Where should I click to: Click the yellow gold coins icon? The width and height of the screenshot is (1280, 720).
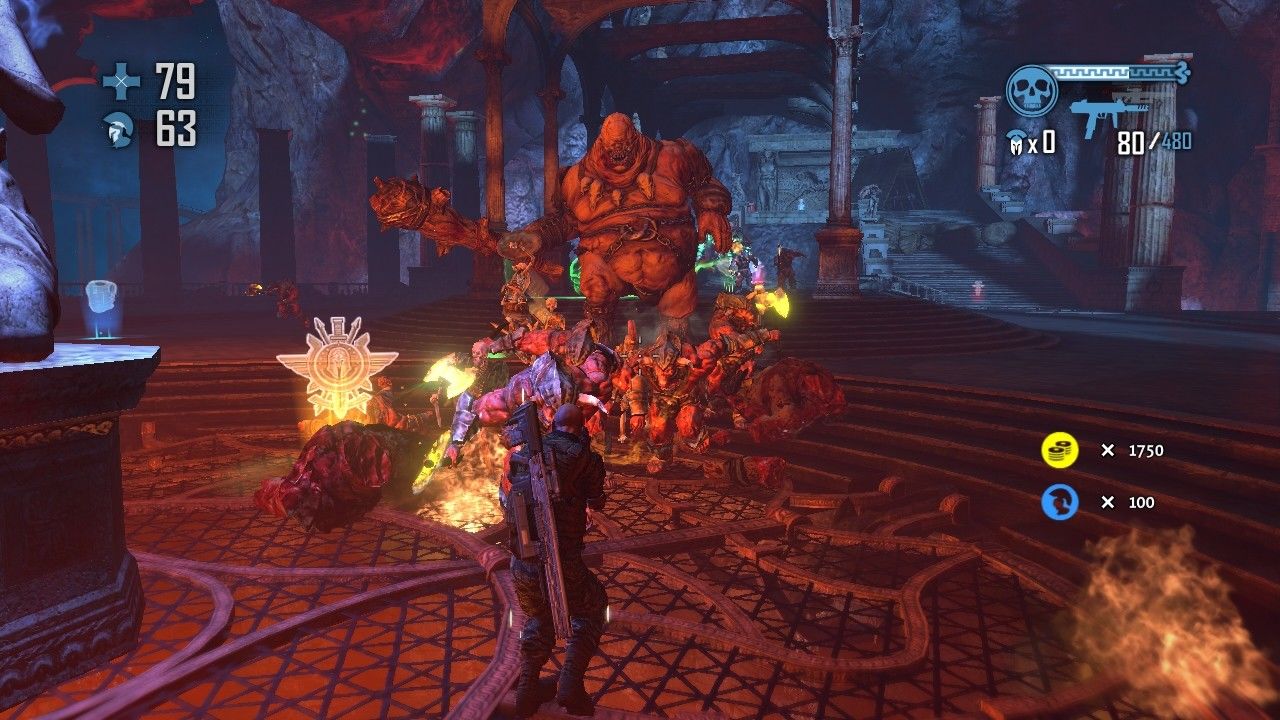1059,451
